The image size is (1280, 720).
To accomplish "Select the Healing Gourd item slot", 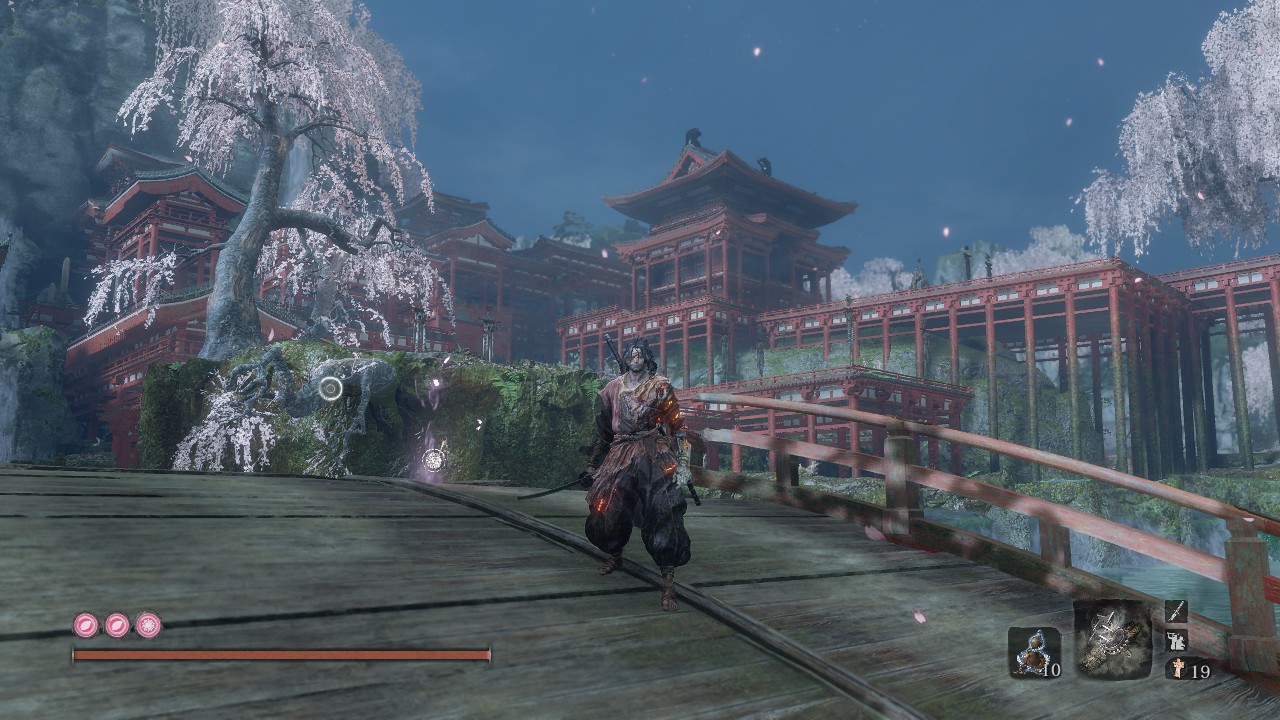I will (x=1034, y=653).
